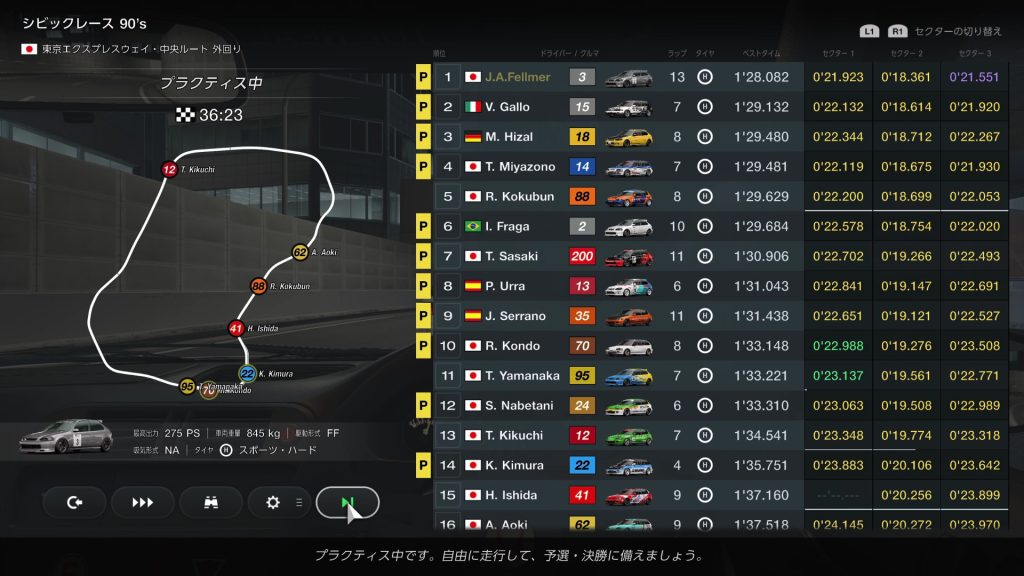1024x576 pixels.
Task: Open the binoculars spectate button
Action: pos(210,502)
